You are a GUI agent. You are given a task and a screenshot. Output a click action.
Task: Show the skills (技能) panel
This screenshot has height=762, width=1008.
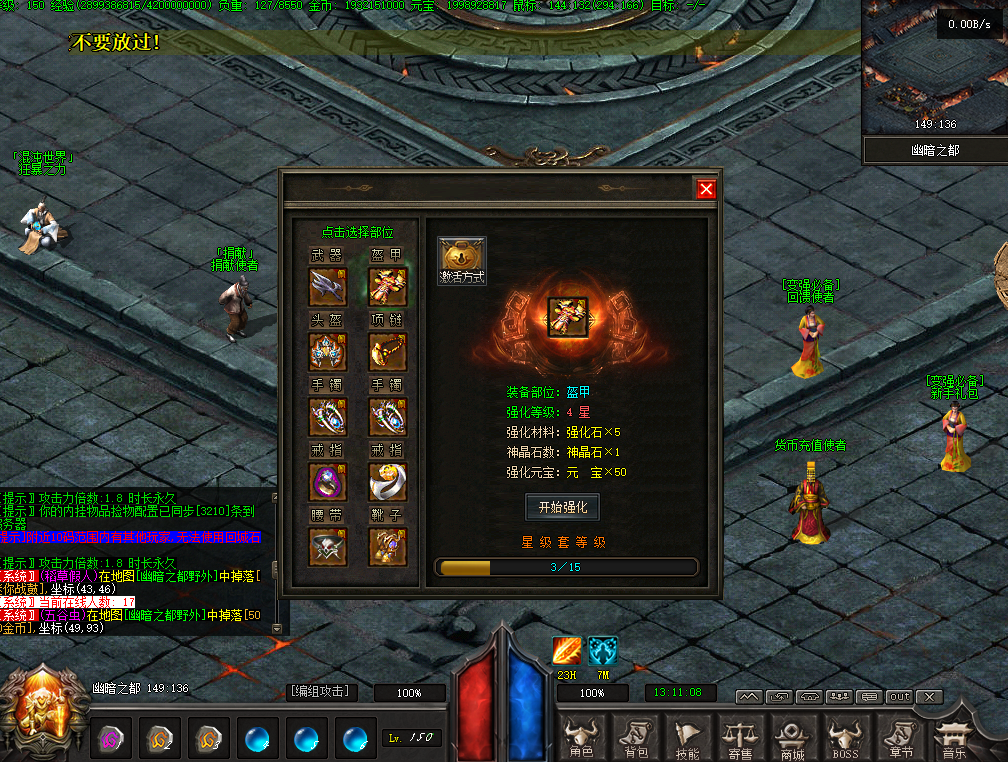[687, 739]
